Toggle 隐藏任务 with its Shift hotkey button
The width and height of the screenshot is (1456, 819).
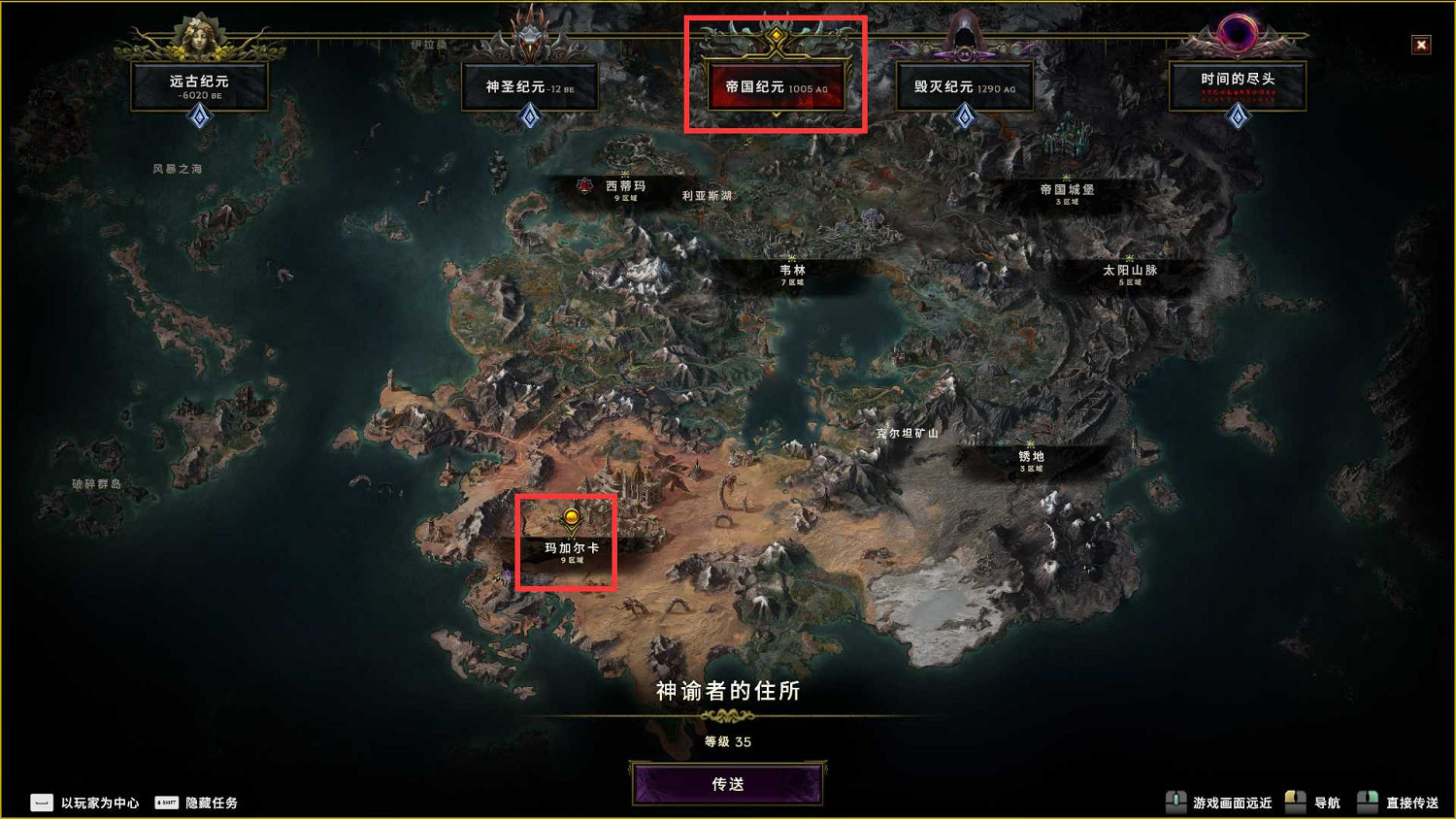pyautogui.click(x=165, y=803)
